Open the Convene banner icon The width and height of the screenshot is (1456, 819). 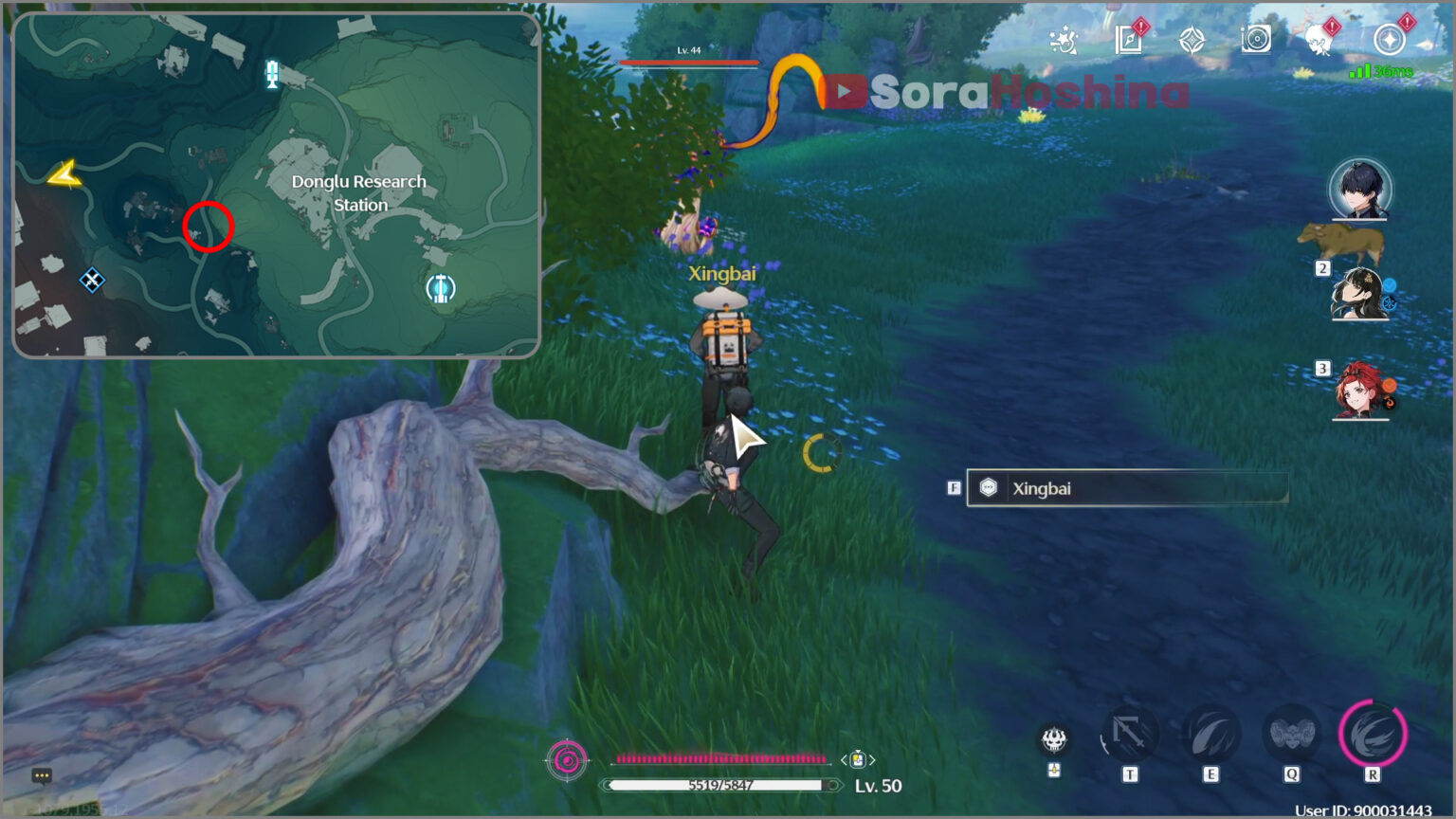pyautogui.click(x=1192, y=39)
